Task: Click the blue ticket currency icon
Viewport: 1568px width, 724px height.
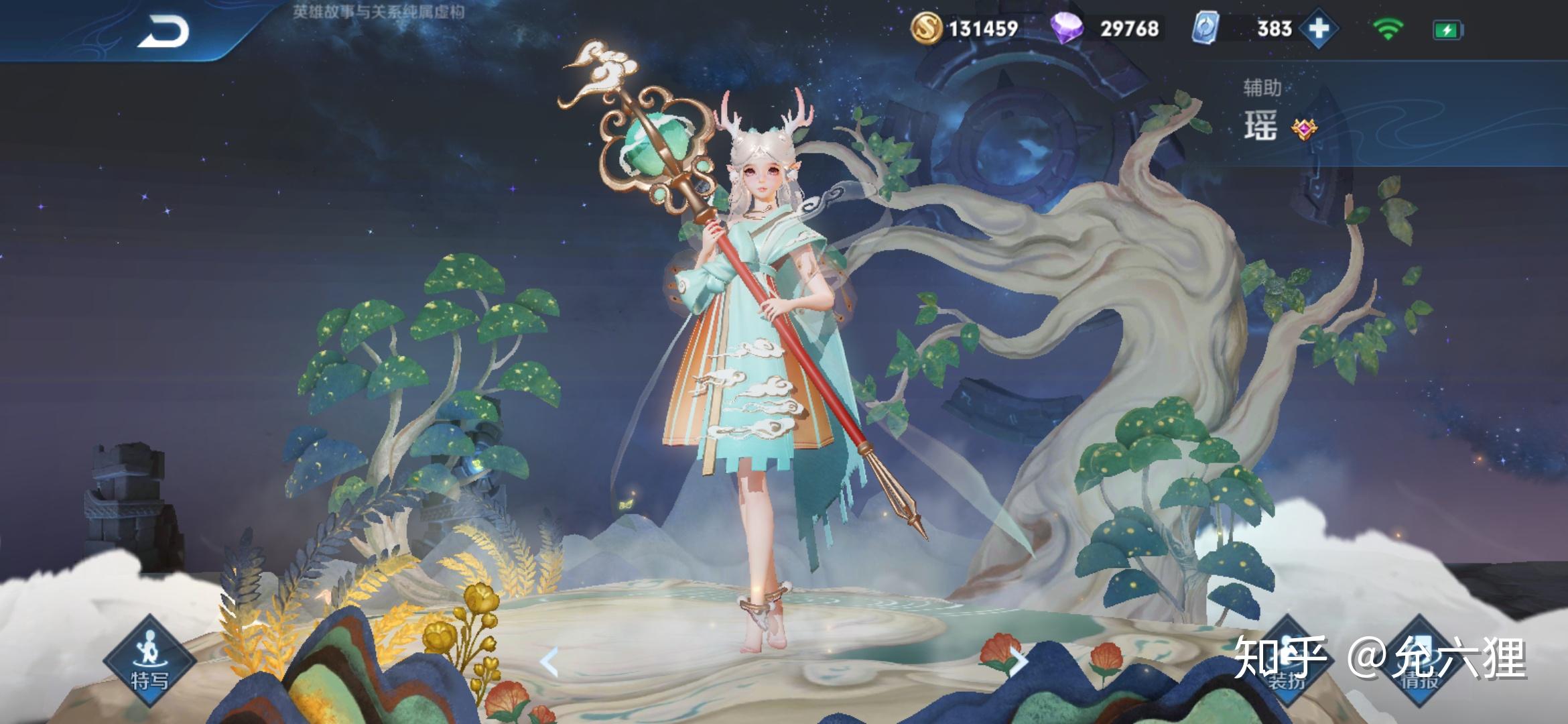Action: click(1205, 29)
